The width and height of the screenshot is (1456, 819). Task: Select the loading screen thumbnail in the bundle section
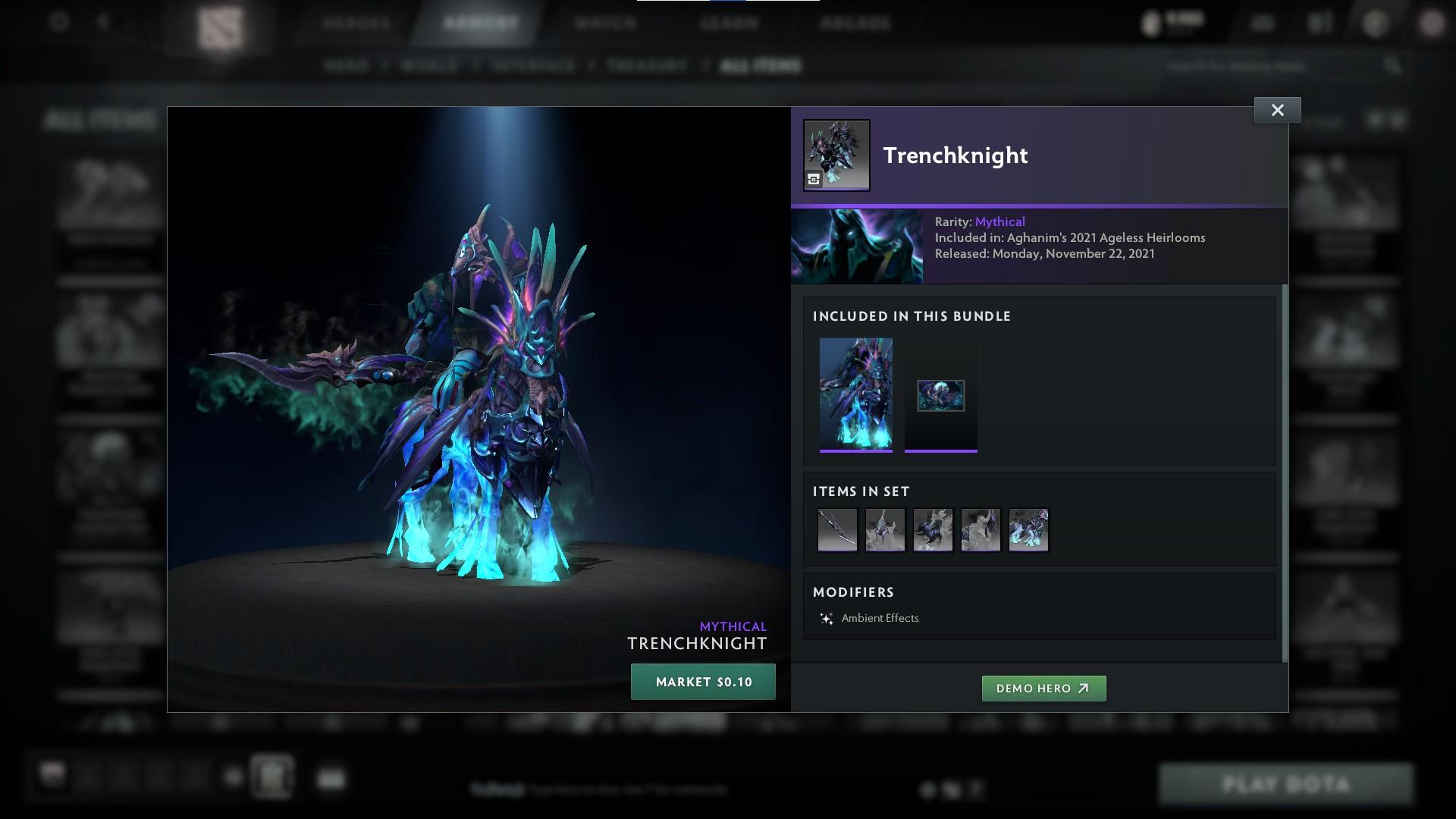(x=940, y=394)
